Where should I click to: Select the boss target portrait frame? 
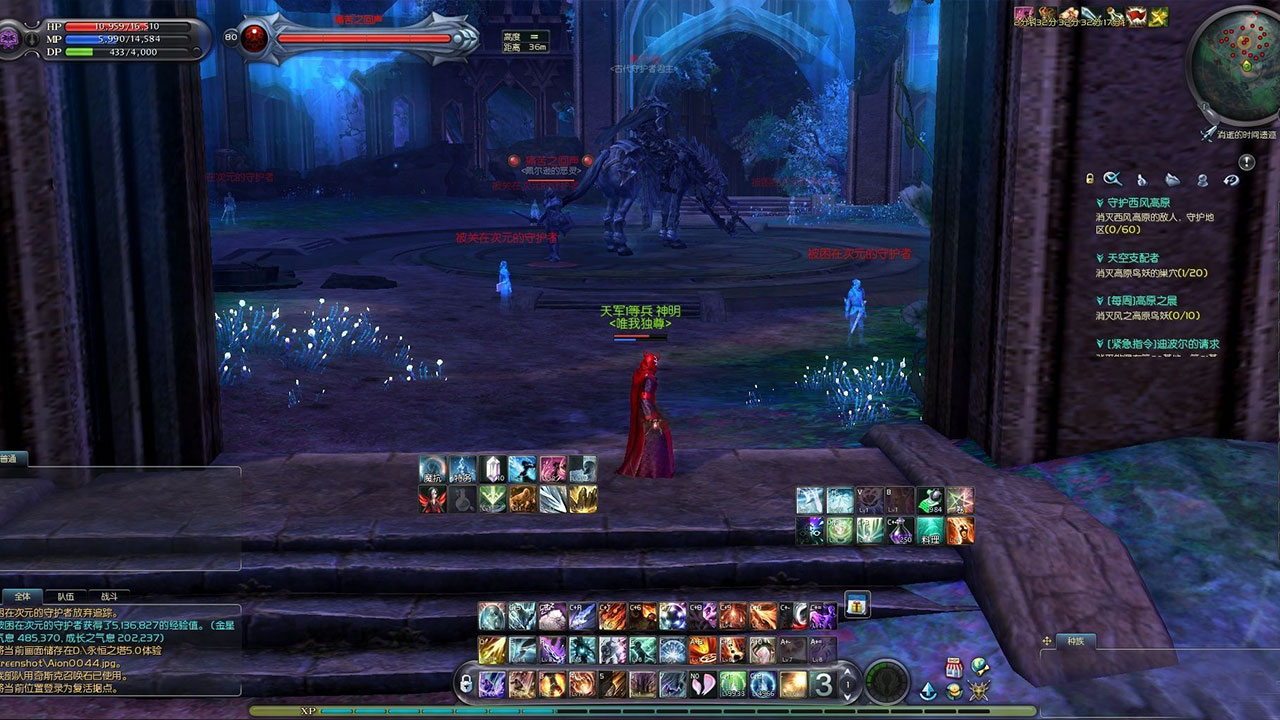254,39
